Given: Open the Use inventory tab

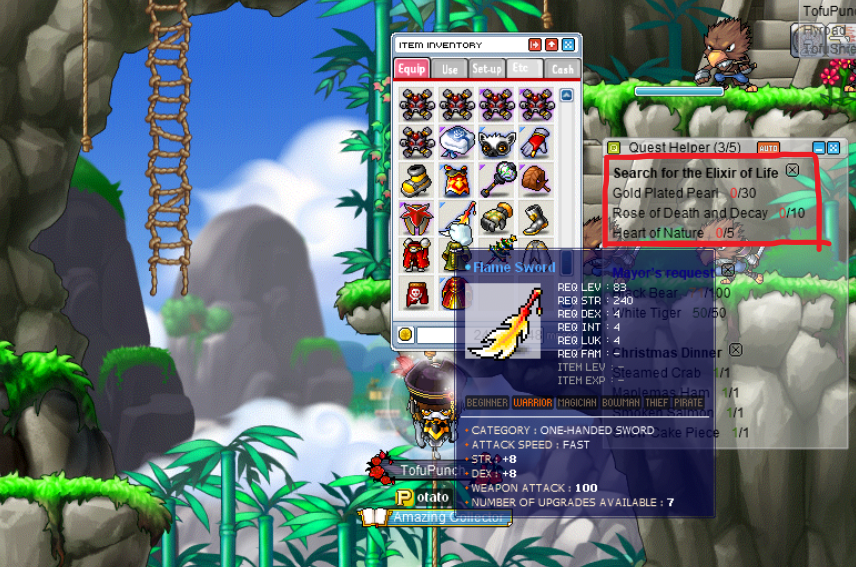Looking at the screenshot, I should pos(450,68).
